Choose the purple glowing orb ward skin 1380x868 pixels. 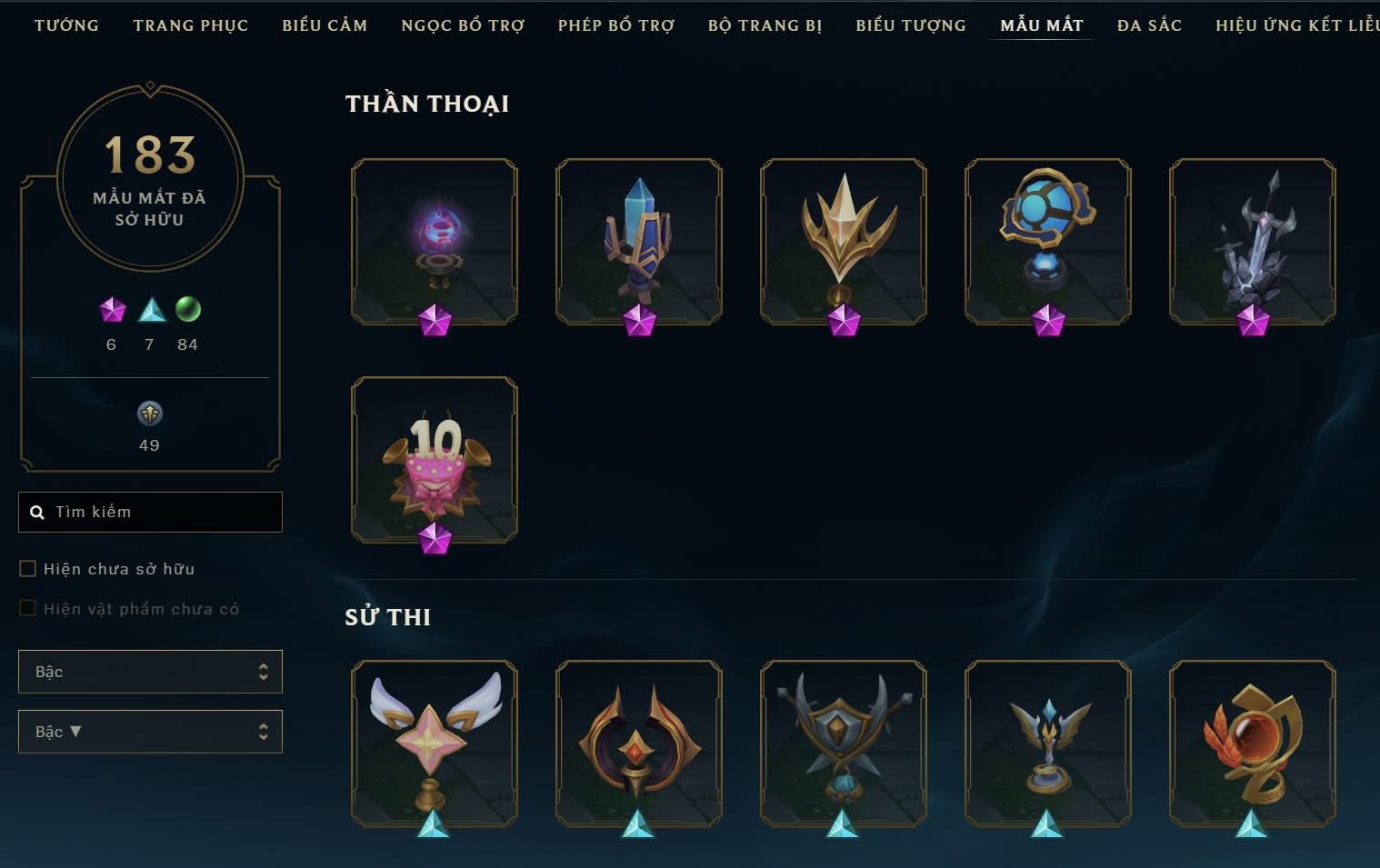pos(435,242)
